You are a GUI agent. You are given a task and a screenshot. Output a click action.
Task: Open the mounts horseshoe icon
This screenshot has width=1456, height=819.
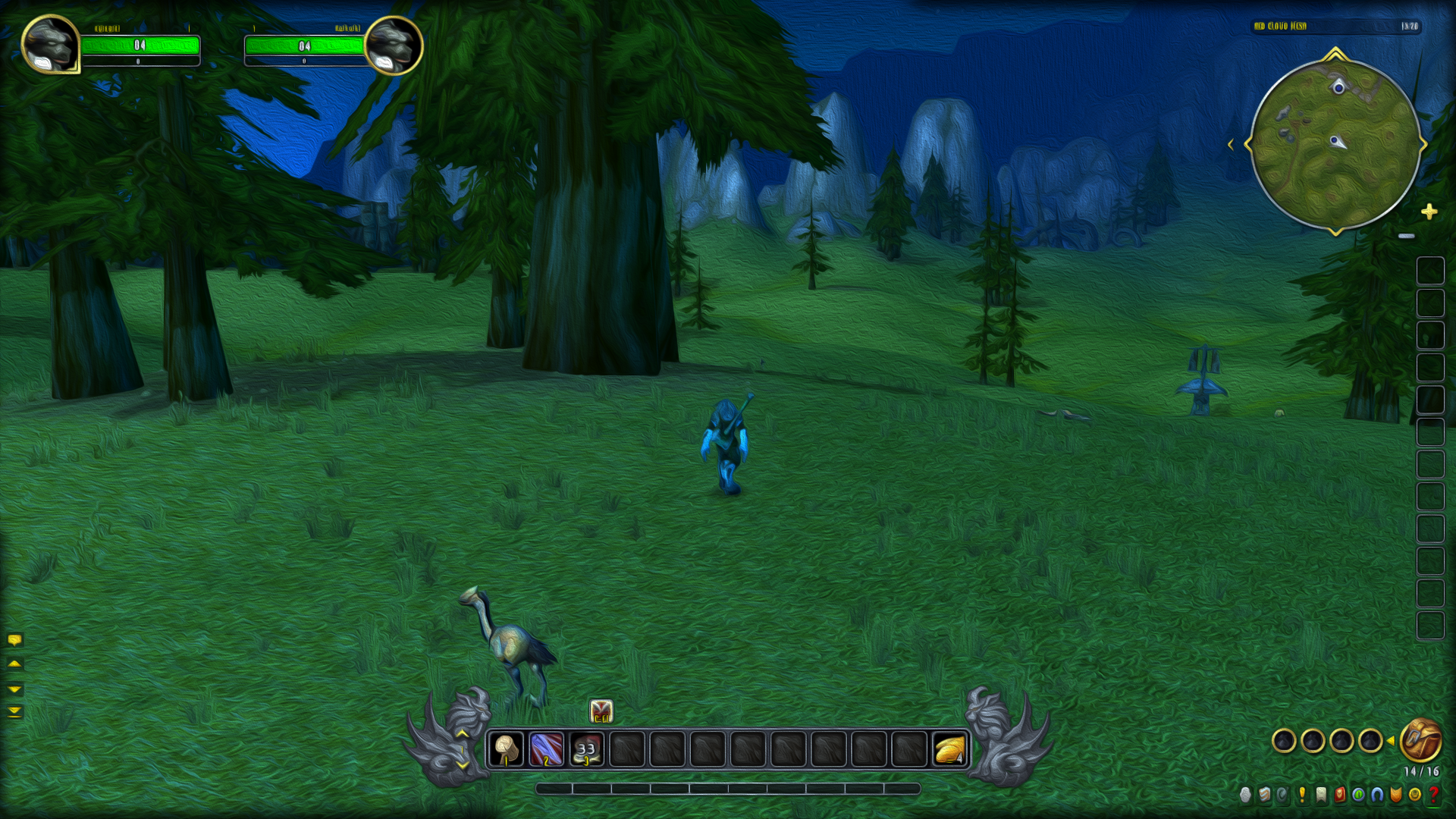(x=1377, y=794)
